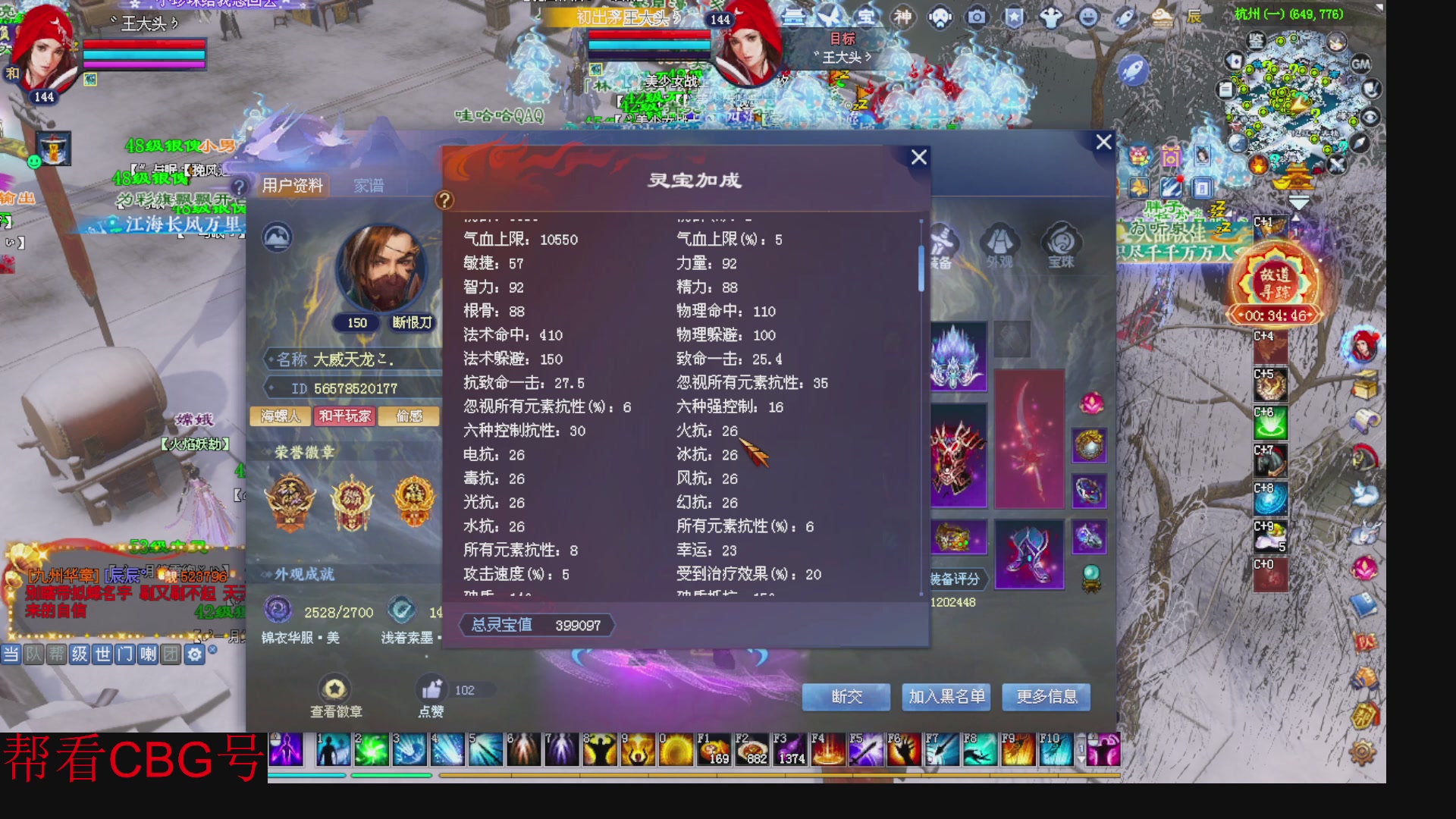Image resolution: width=1456 pixels, height=819 pixels.
Task: Click the camera screenshot icon in top bar
Action: coord(974,17)
